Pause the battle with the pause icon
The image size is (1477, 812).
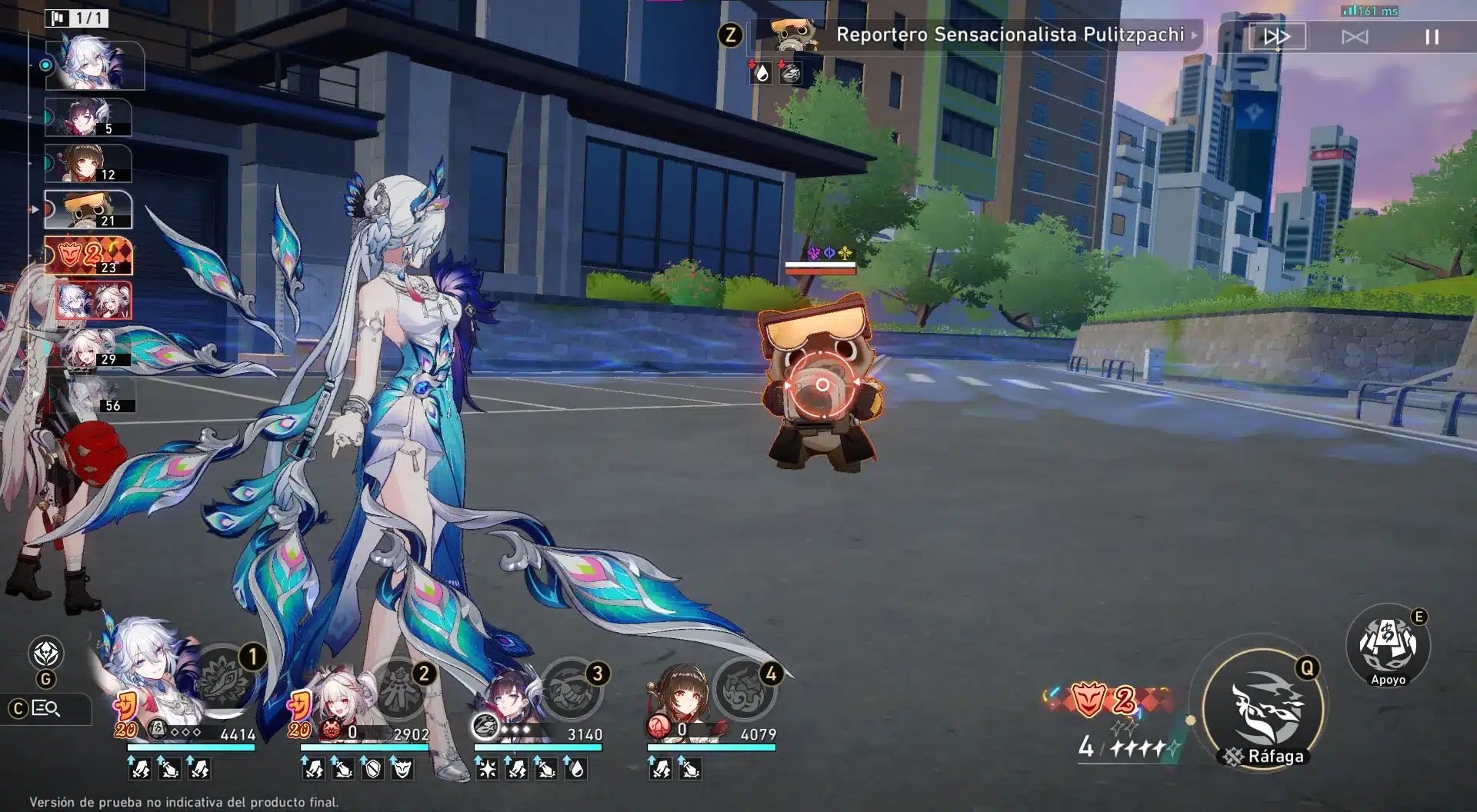point(1431,36)
